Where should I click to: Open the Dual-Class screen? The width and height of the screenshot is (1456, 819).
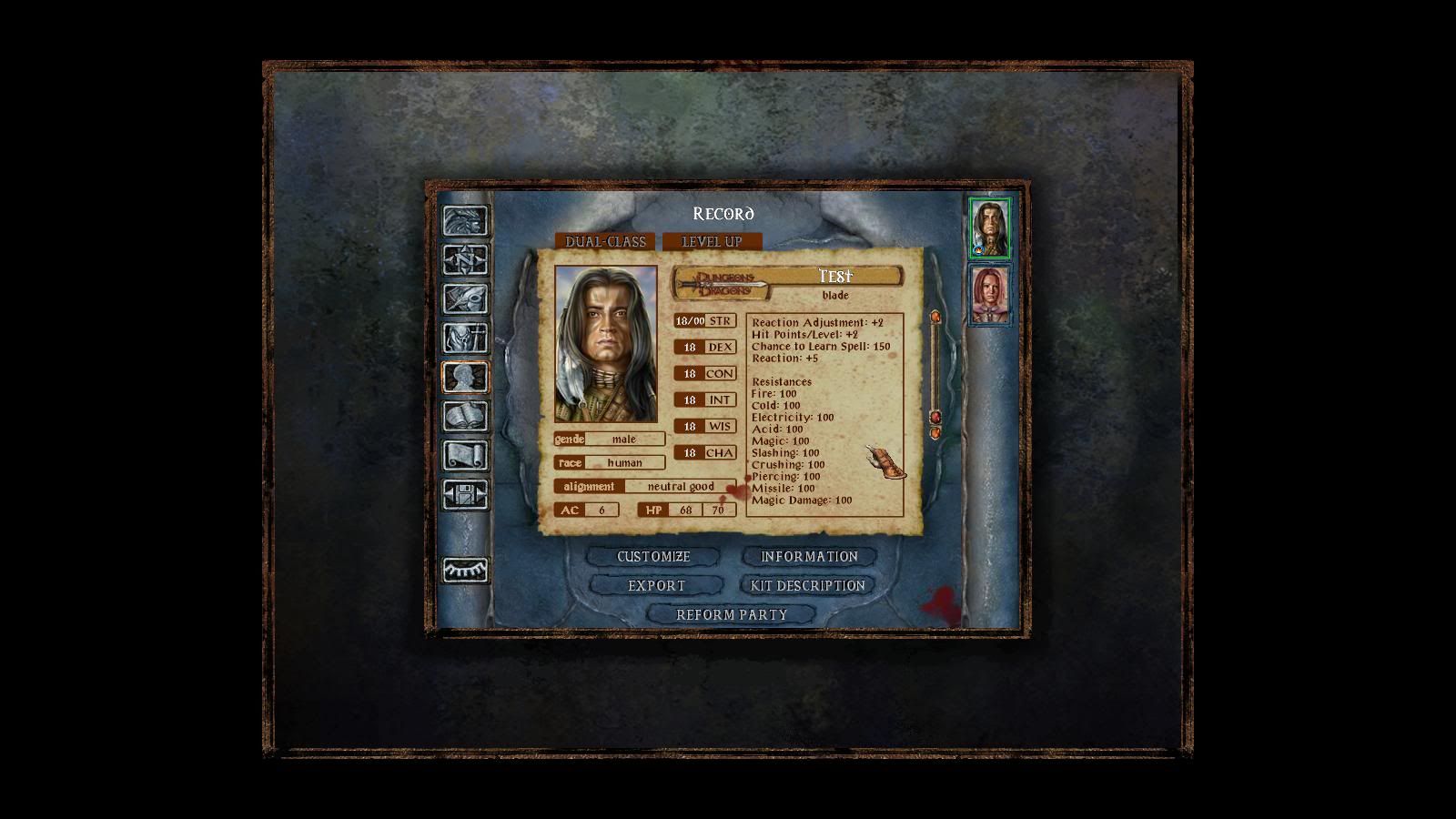pyautogui.click(x=605, y=241)
